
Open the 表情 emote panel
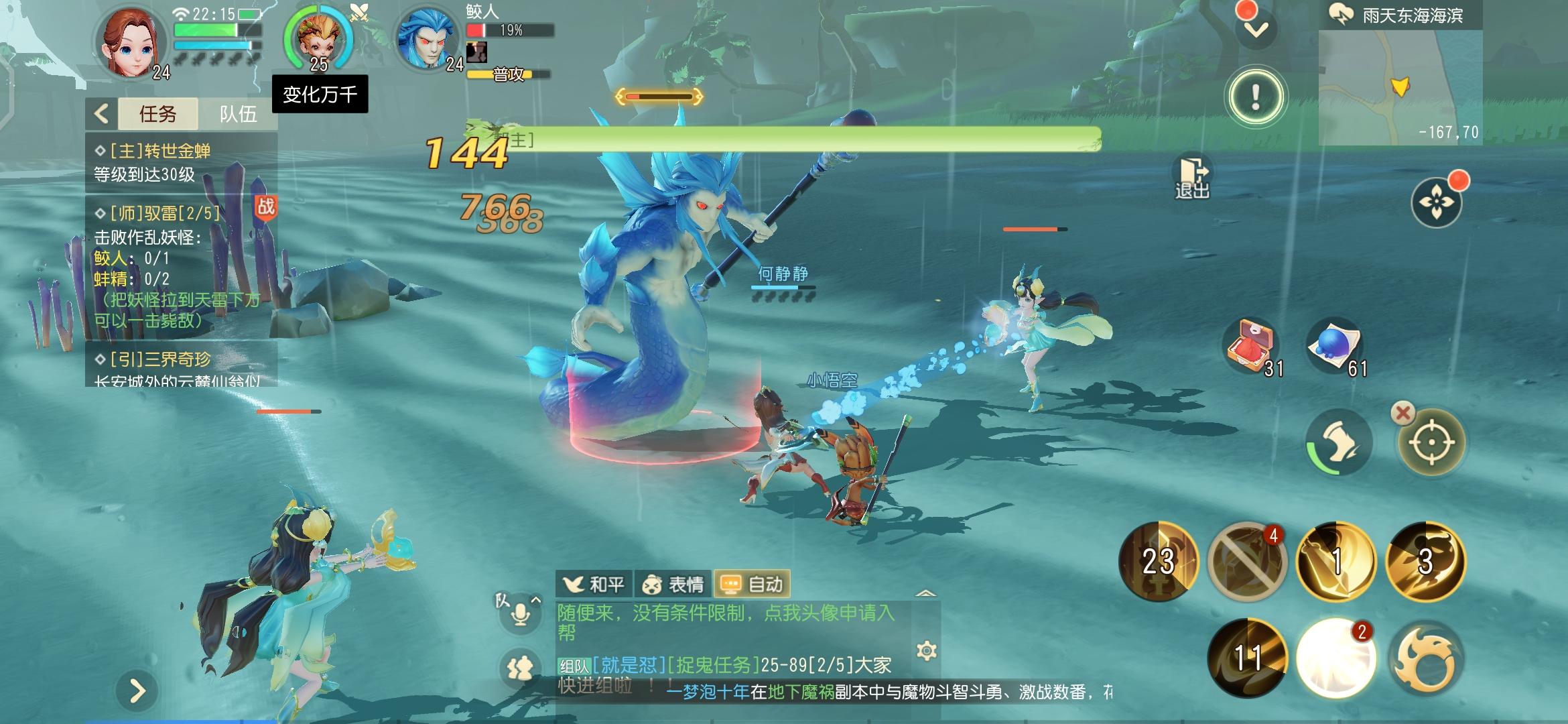click(673, 585)
